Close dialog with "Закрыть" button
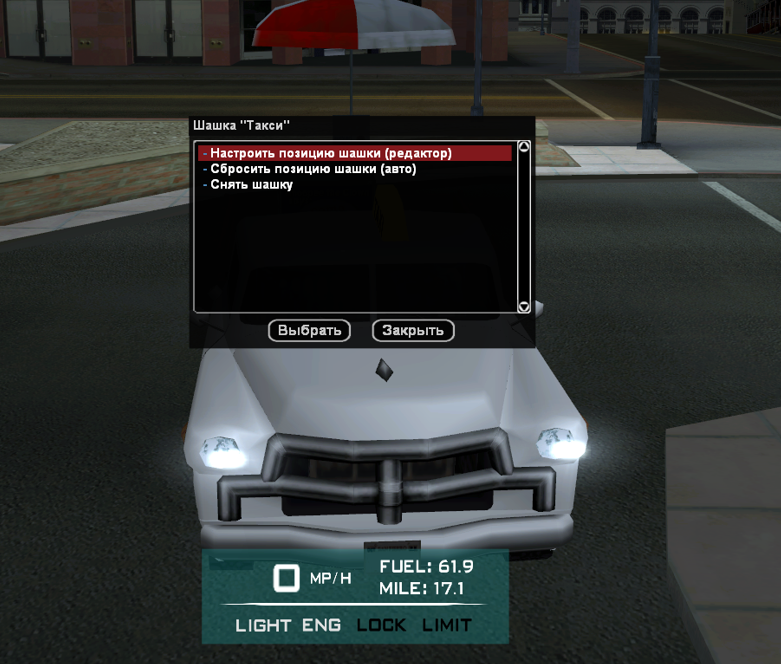The width and height of the screenshot is (781, 664). point(413,330)
